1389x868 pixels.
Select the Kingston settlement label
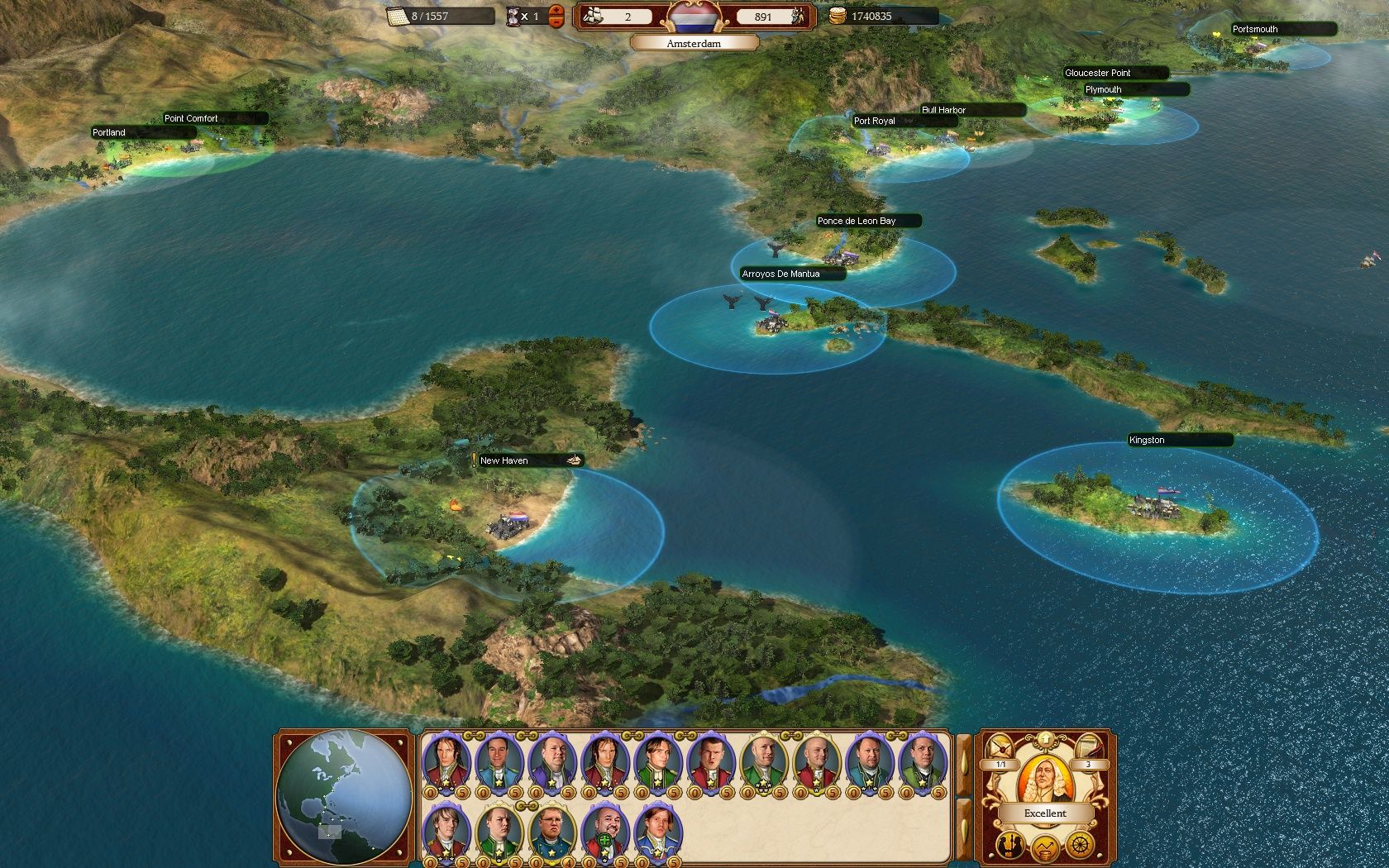1147,440
